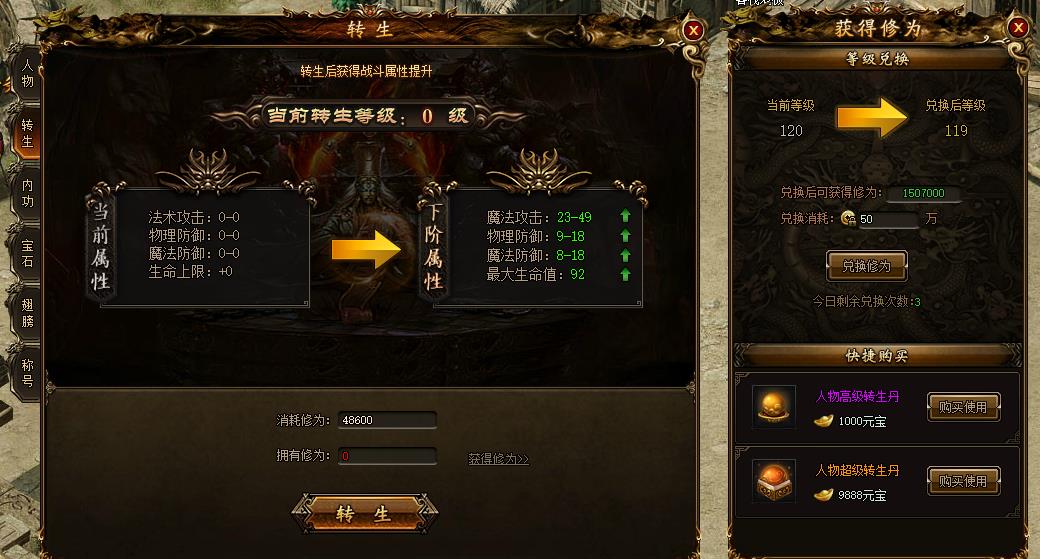Click the 转生 rebirth button
This screenshot has height=559, width=1040.
(x=363, y=514)
